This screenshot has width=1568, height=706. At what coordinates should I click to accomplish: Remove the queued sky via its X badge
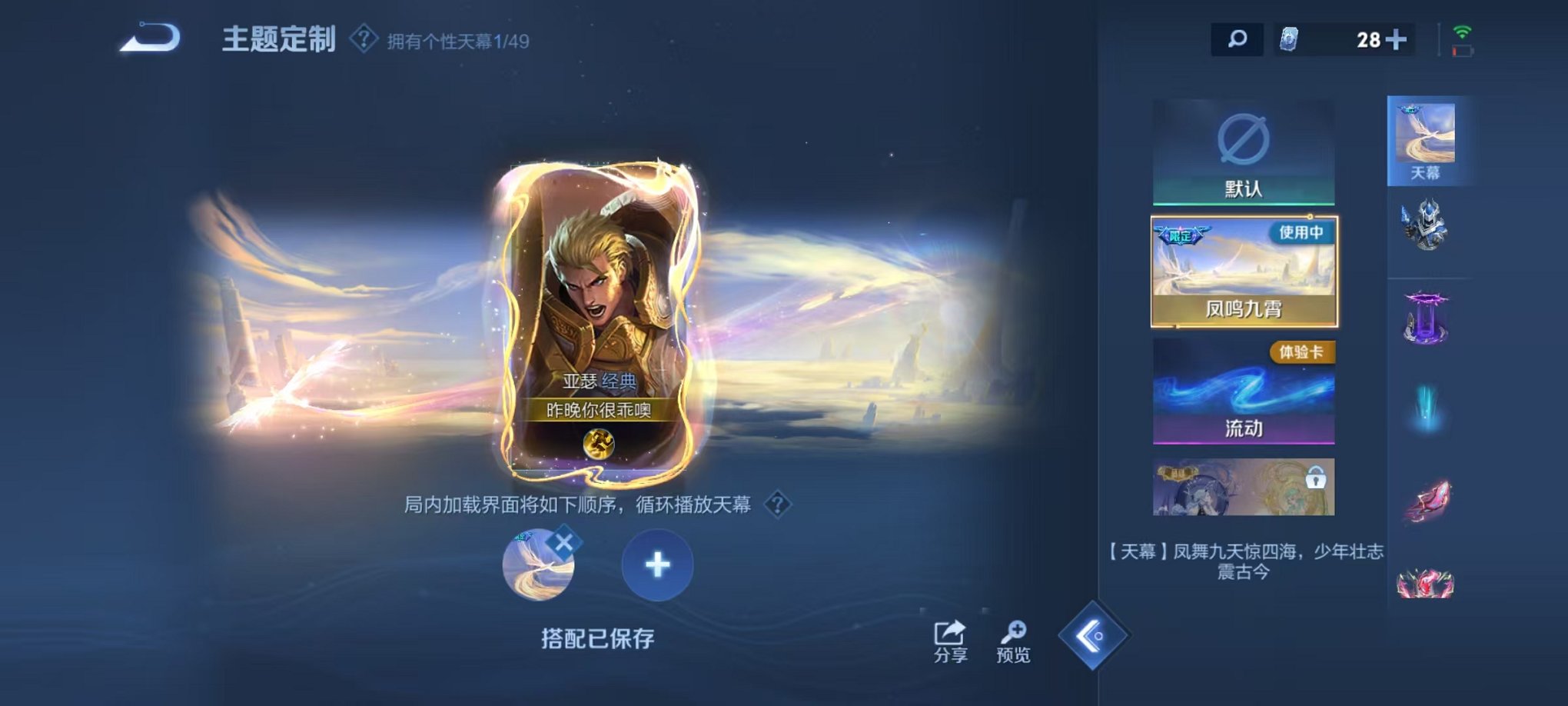tap(566, 541)
